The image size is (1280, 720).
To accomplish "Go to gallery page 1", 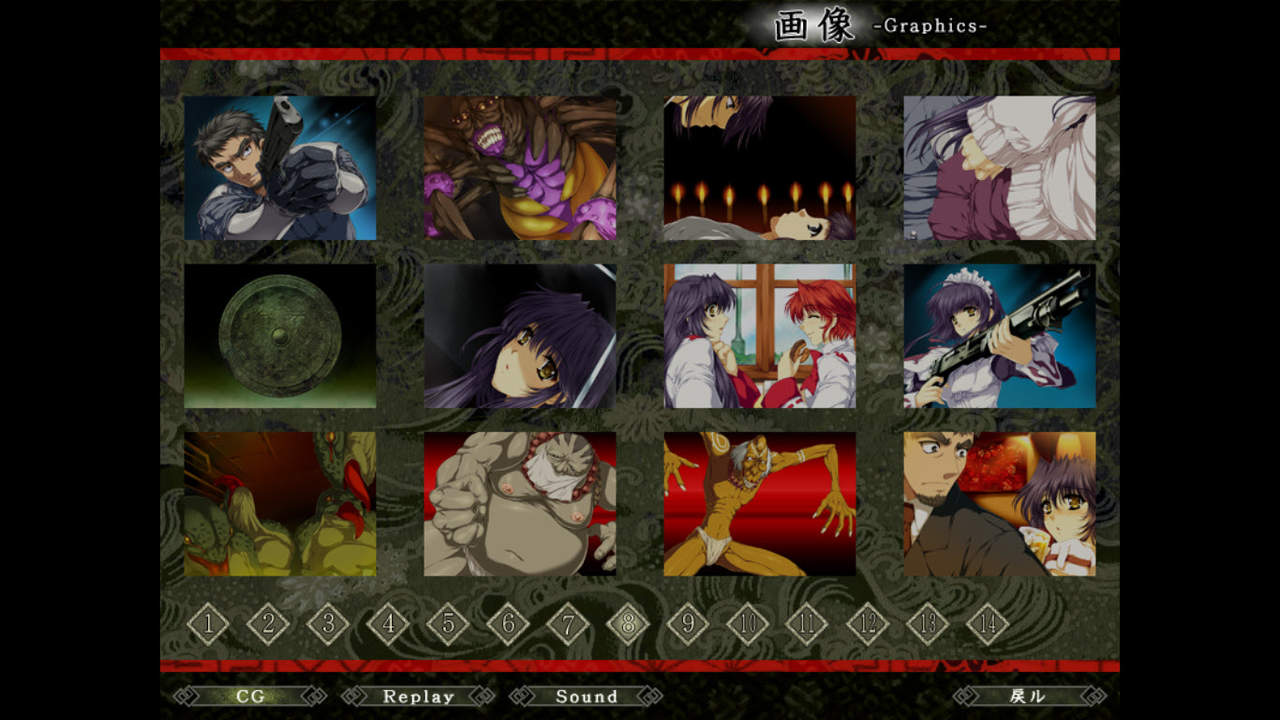I will 208,625.
